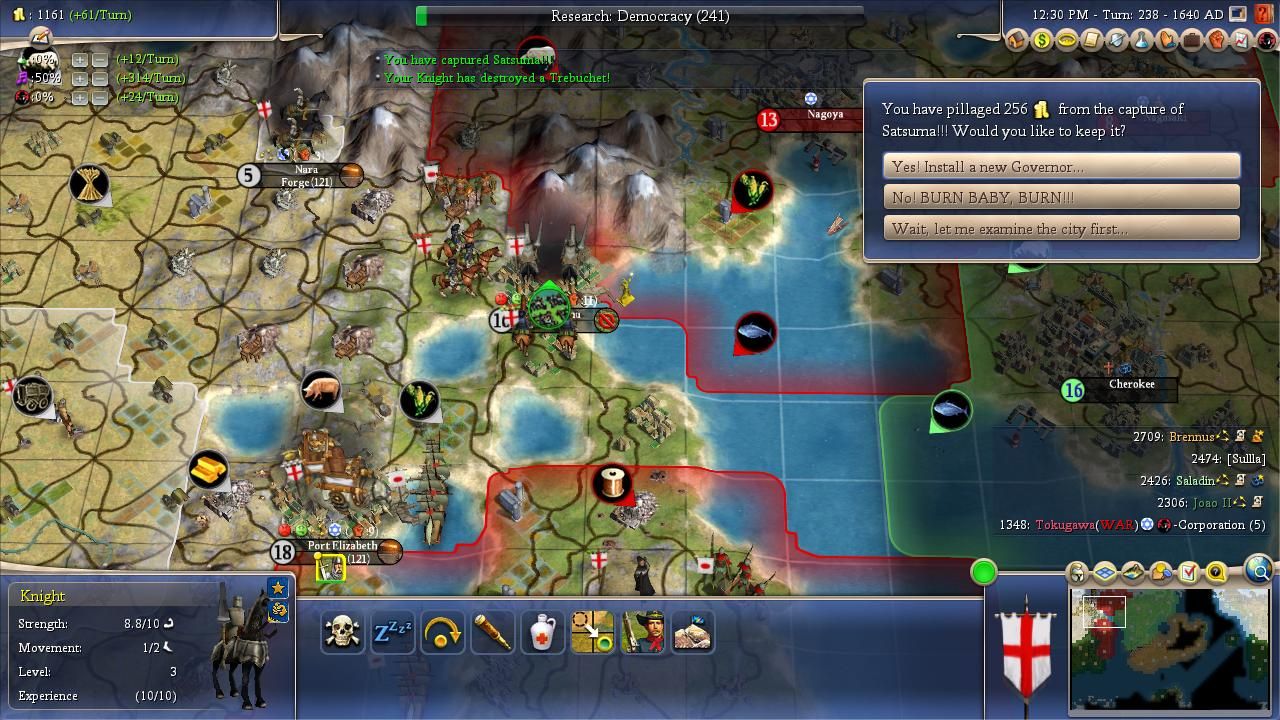Heal the Knight with the medicine jug
Viewport: 1280px width, 720px height.
coord(542,632)
